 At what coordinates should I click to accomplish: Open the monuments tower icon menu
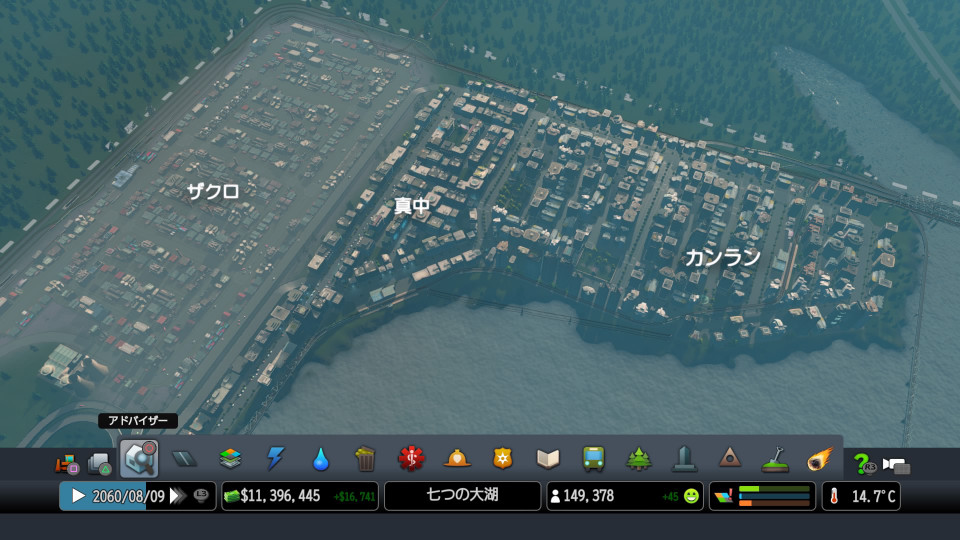pyautogui.click(x=684, y=459)
